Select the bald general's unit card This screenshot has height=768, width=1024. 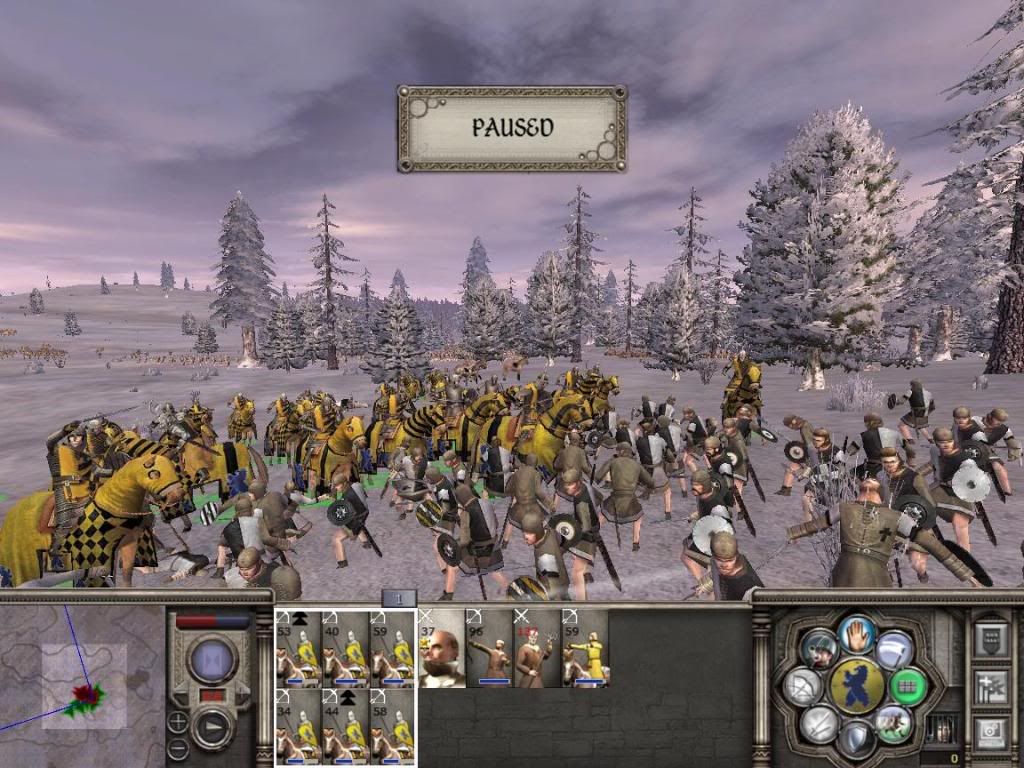pyautogui.click(x=441, y=648)
